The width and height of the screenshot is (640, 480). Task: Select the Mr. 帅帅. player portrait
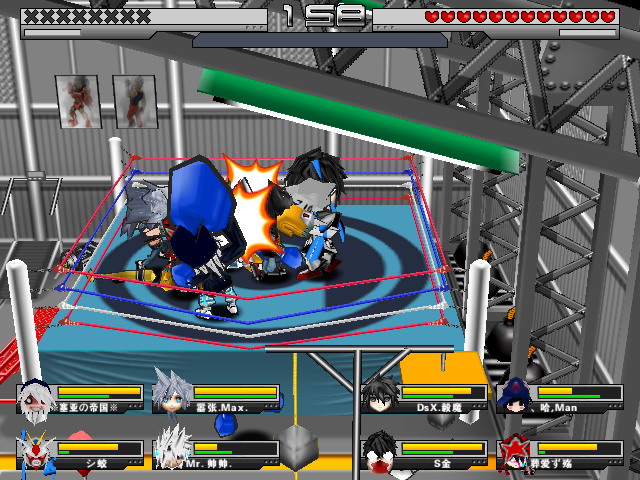[171, 449]
